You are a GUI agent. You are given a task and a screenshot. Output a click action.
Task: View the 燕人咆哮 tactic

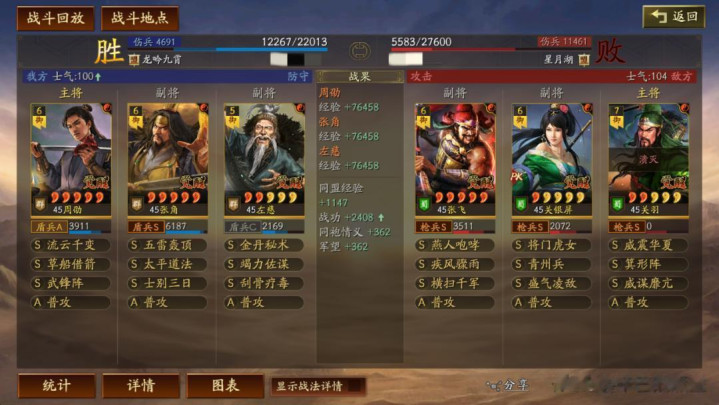[455, 245]
